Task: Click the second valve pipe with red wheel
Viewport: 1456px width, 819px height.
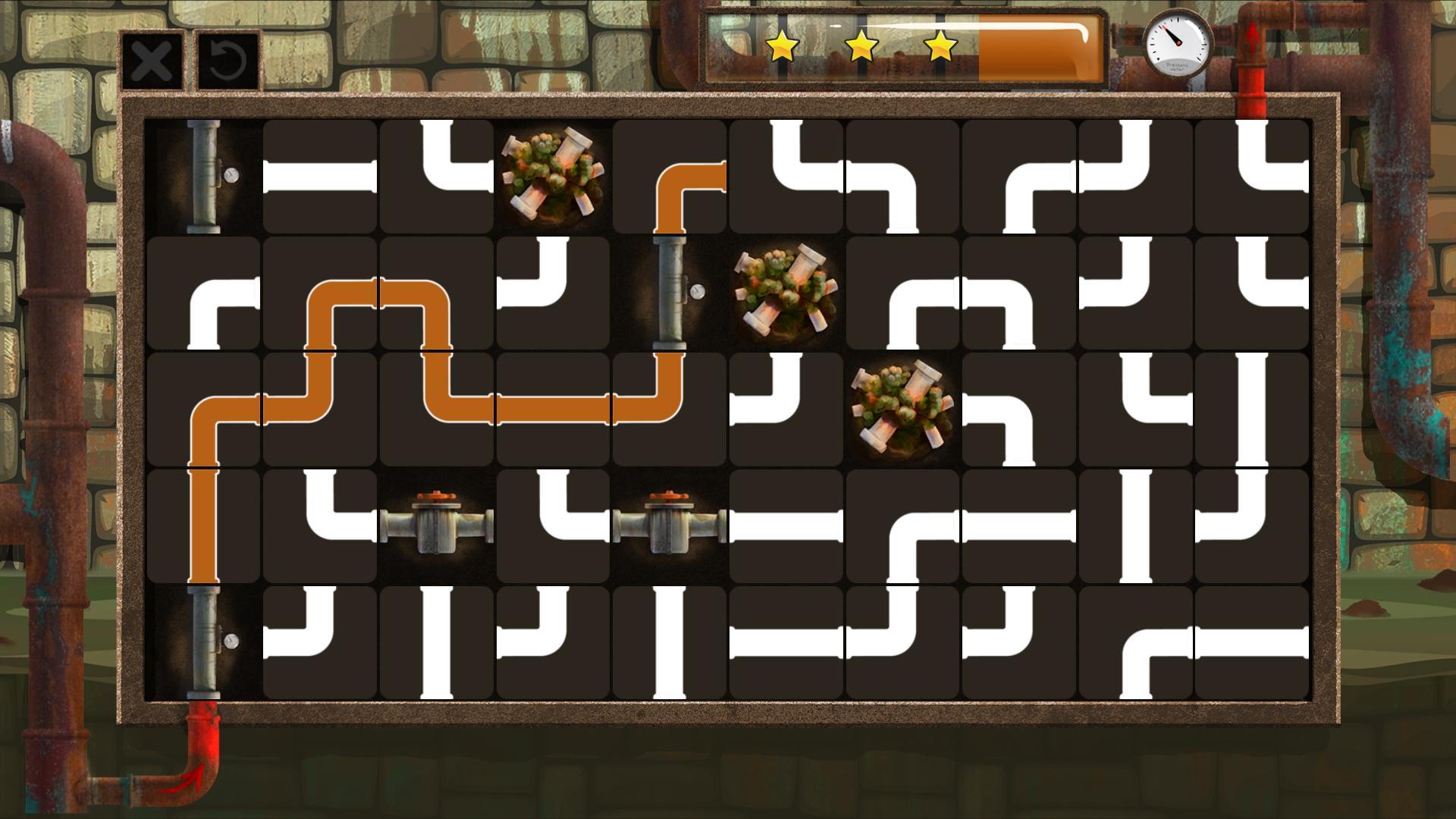Action: tap(667, 523)
